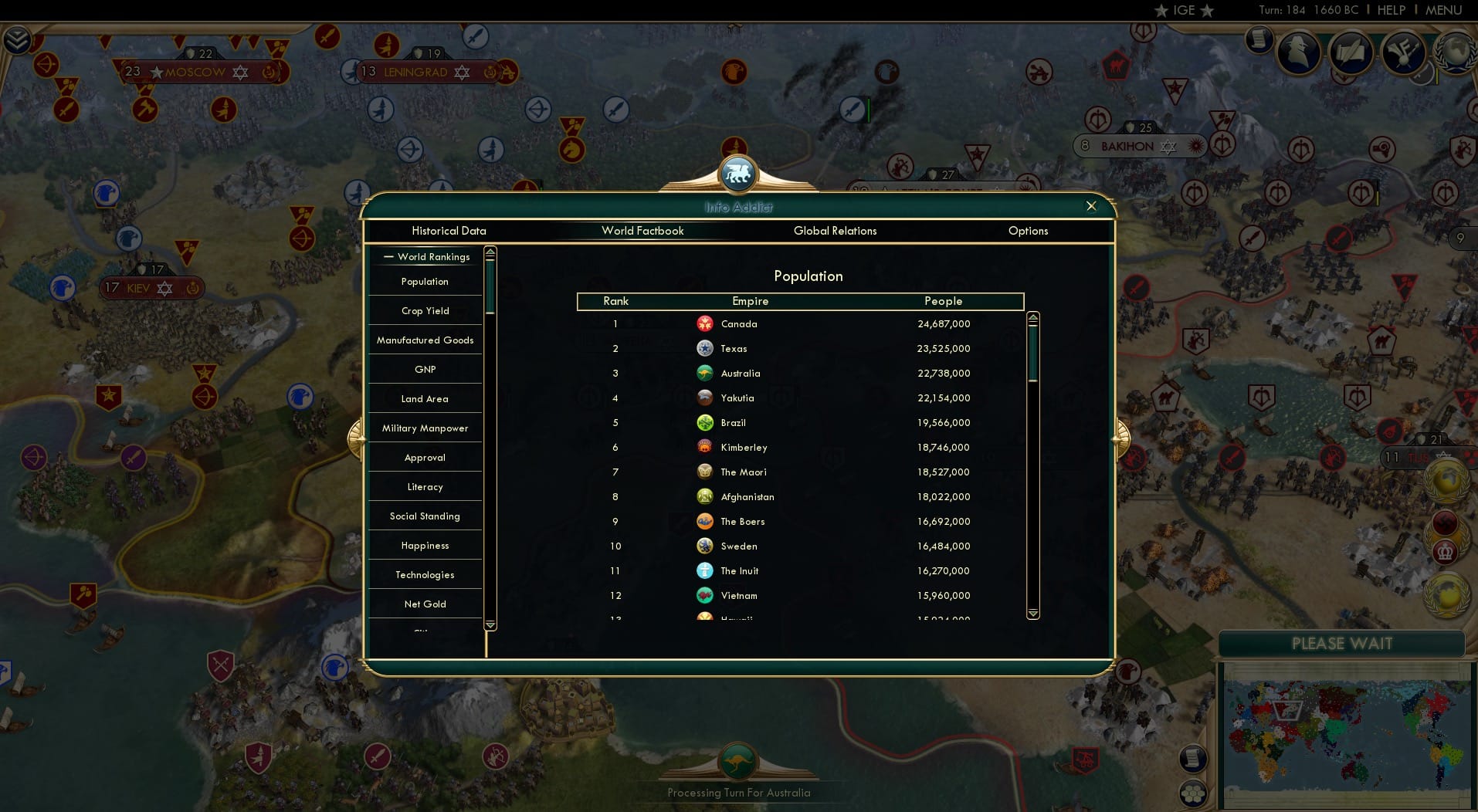Click the kangaroo icon below the screen
The image size is (1478, 812).
pos(739,760)
